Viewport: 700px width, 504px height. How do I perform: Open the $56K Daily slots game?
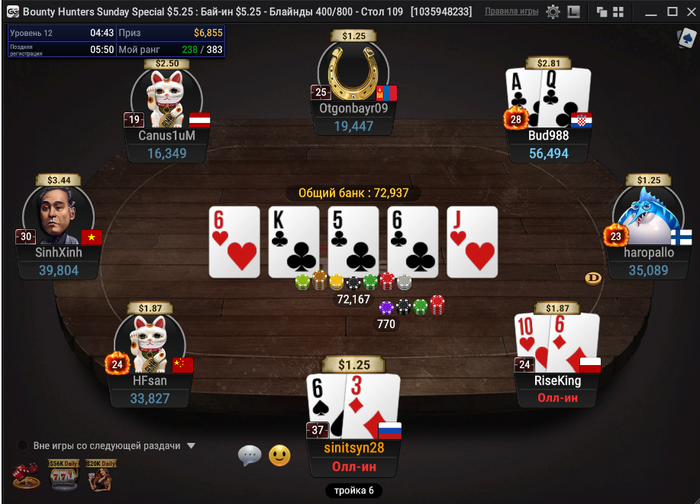click(62, 476)
